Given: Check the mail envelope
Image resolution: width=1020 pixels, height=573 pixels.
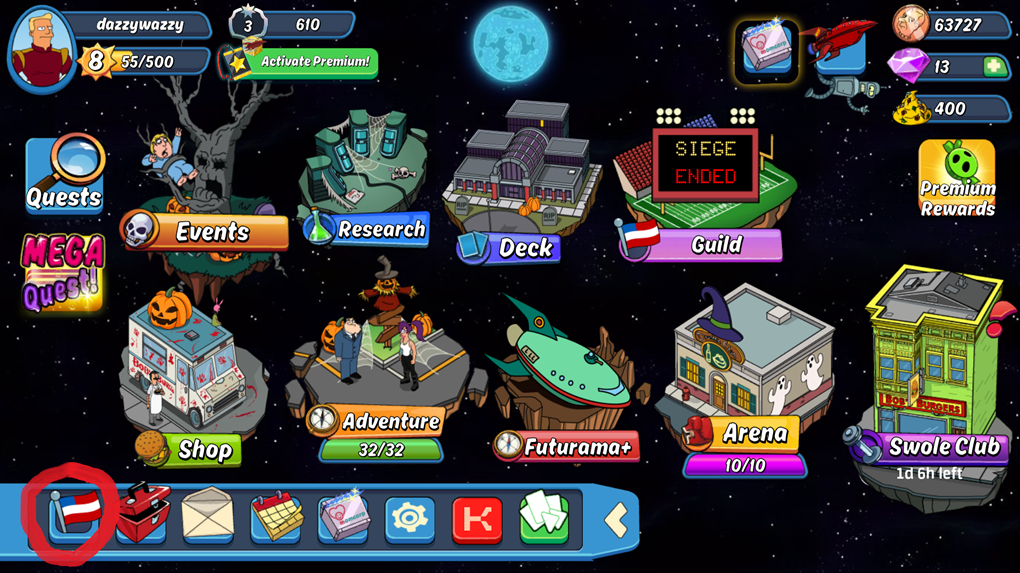Looking at the screenshot, I should (x=207, y=516).
